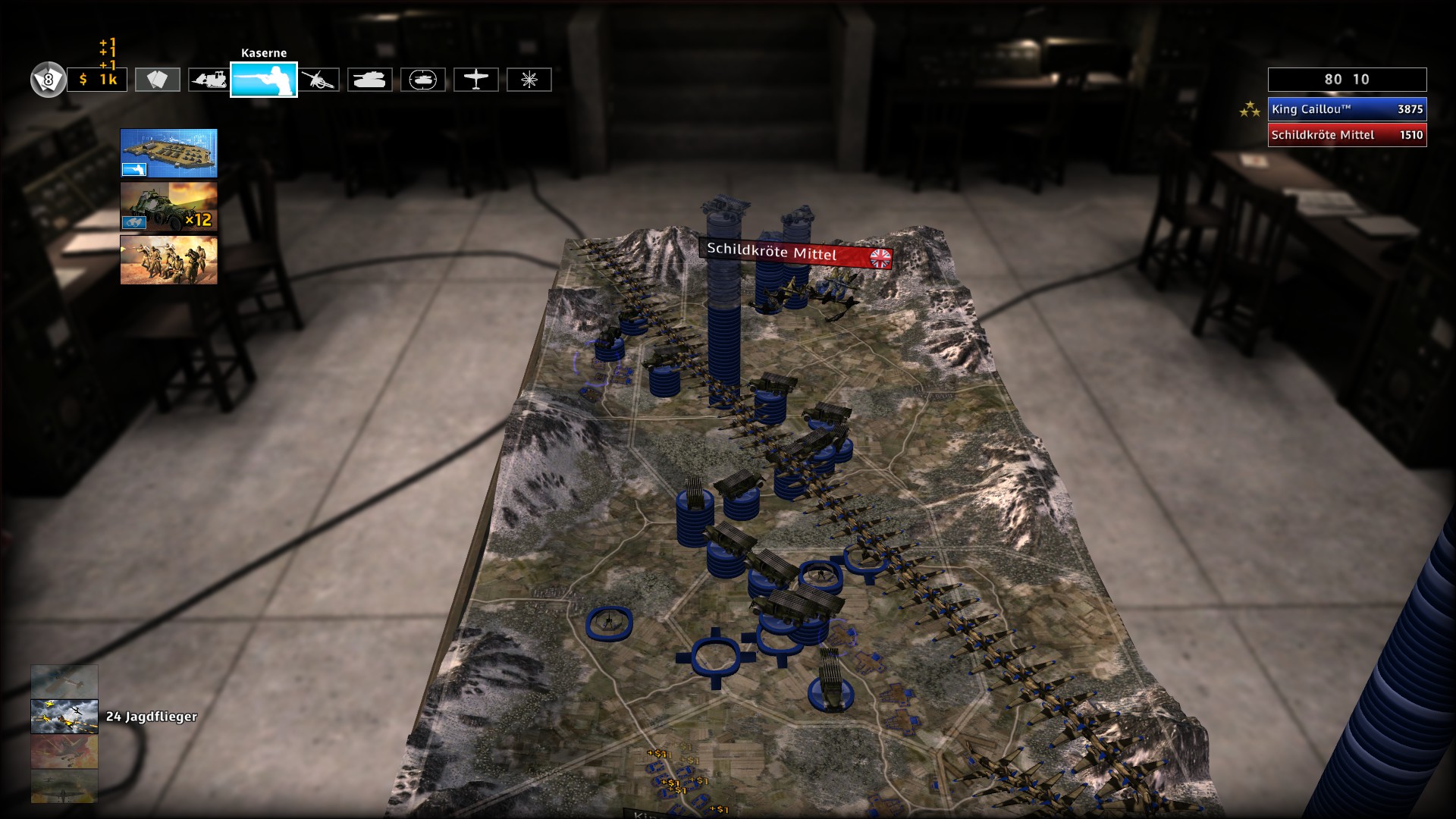Viewport: 1456px width, 819px height.
Task: Click the King Caillou™ score banner
Action: pyautogui.click(x=1346, y=108)
